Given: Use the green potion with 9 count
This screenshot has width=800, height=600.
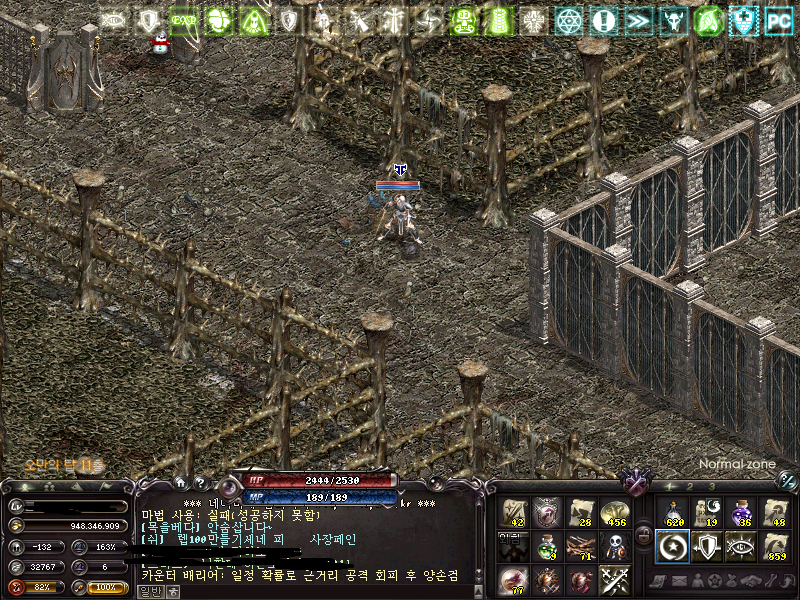Looking at the screenshot, I should pos(548,547).
